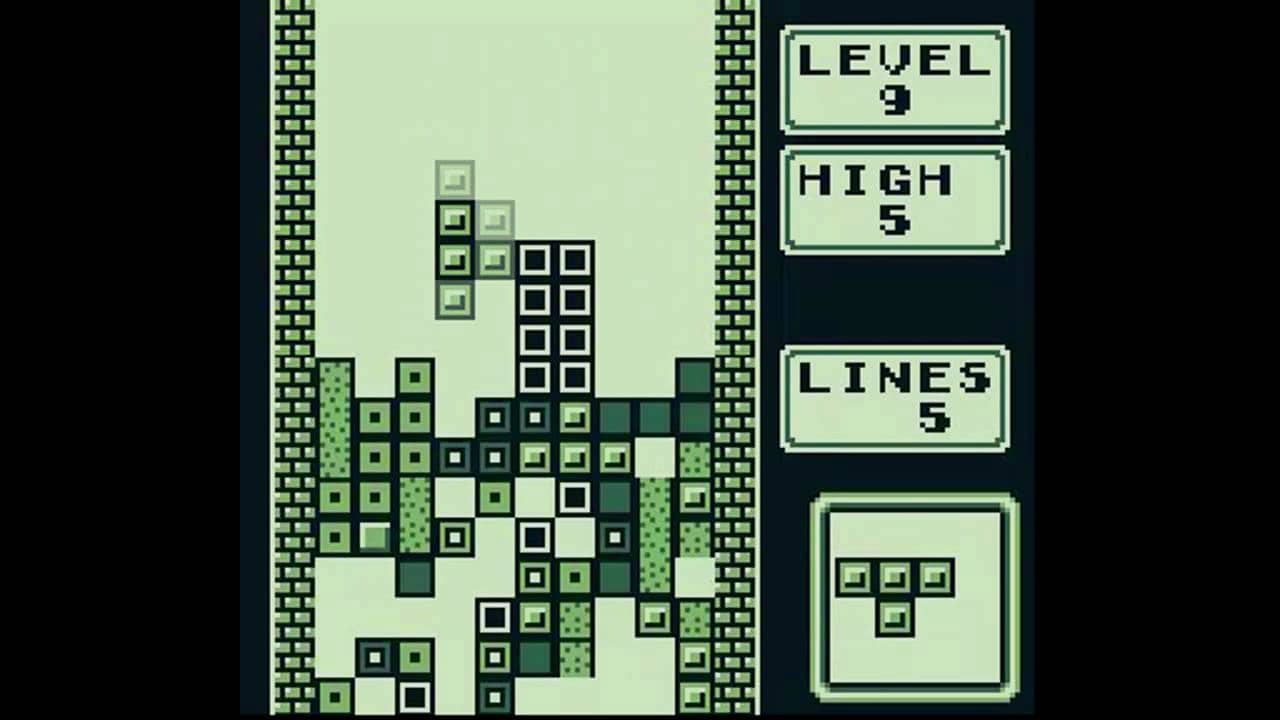Click the HIGH 5 score panel
The height and width of the screenshot is (720, 1280).
[x=895, y=198]
